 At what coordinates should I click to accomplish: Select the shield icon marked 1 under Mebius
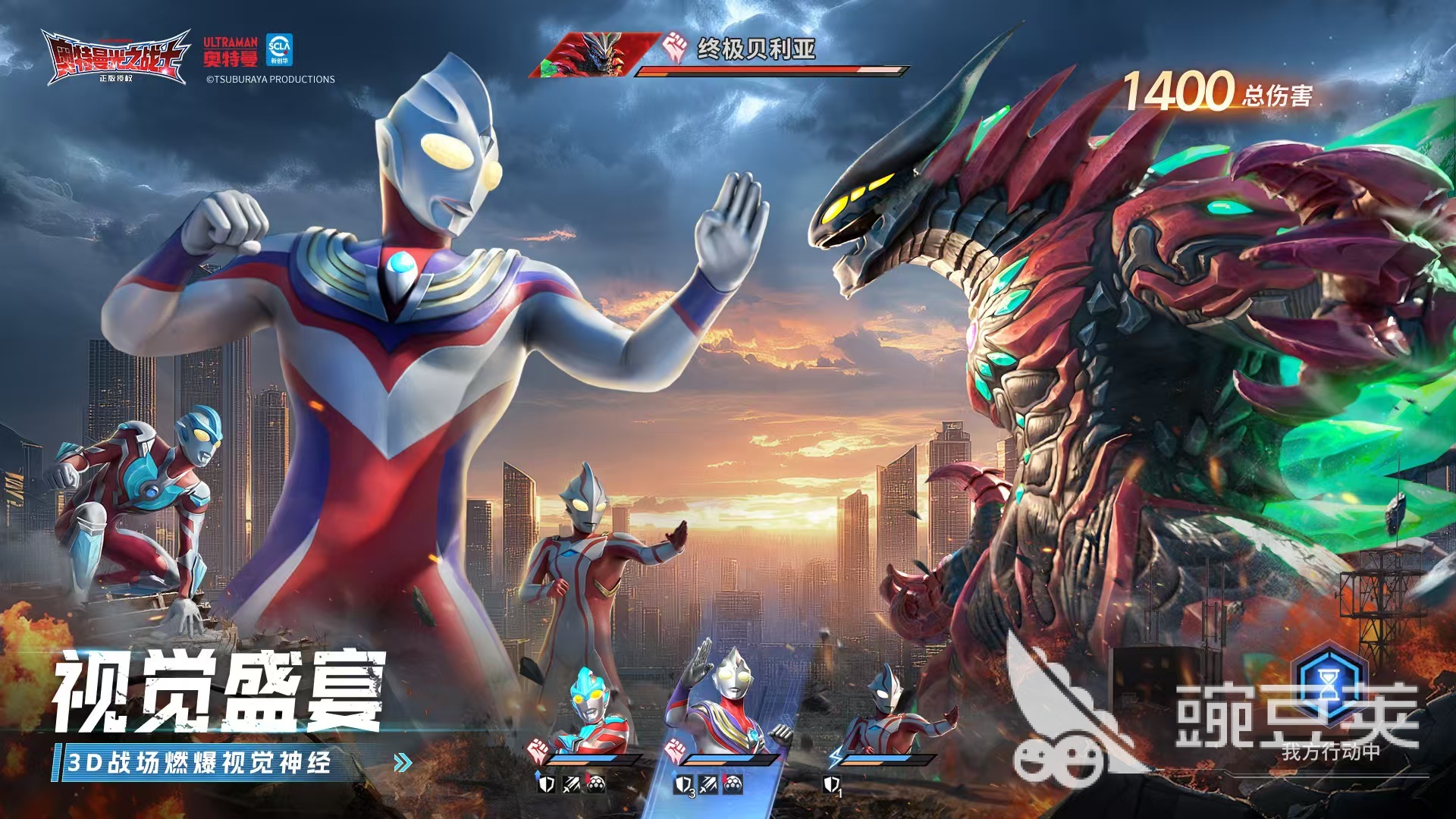point(833,783)
